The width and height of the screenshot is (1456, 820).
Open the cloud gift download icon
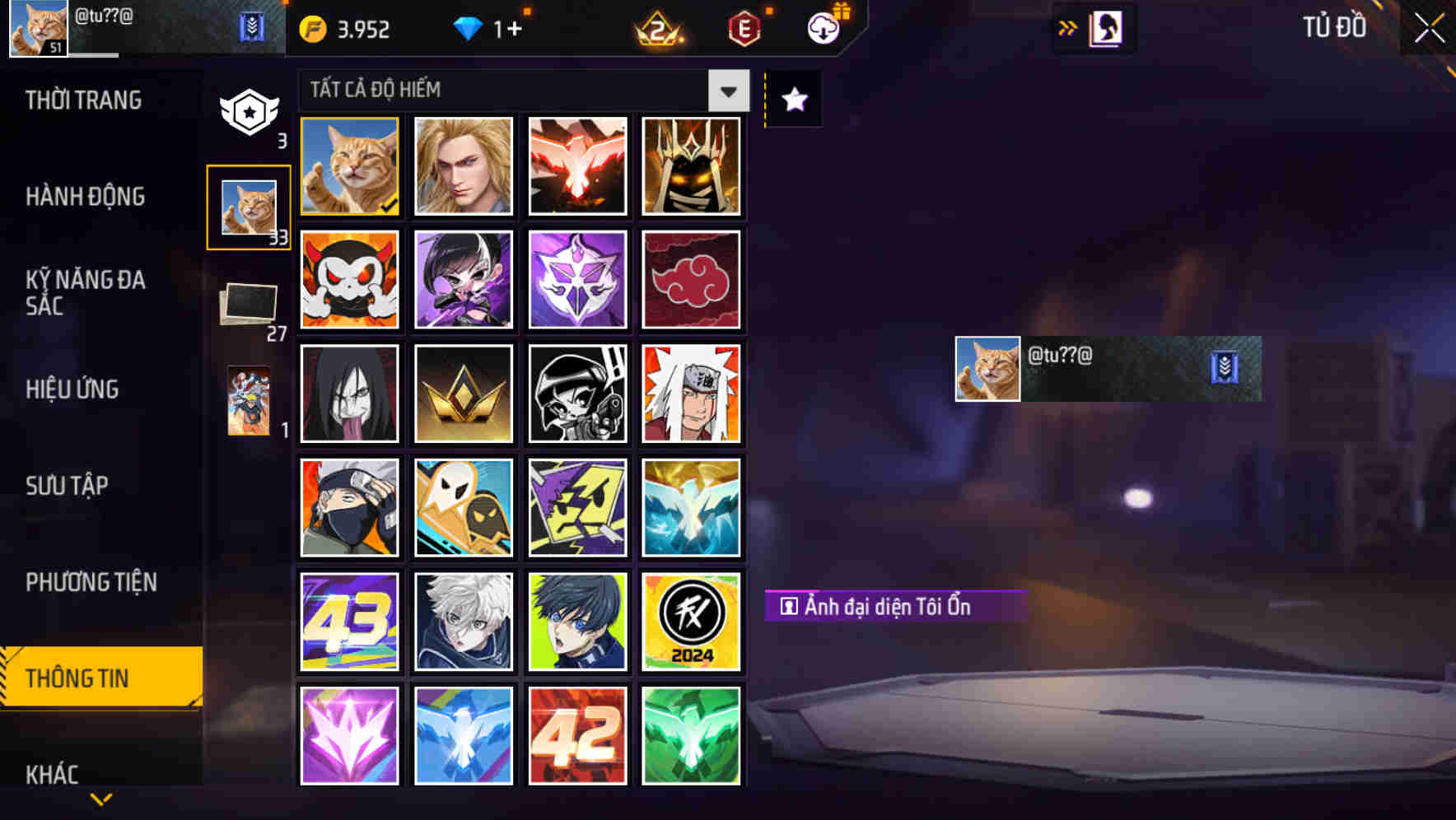pyautogui.click(x=824, y=27)
